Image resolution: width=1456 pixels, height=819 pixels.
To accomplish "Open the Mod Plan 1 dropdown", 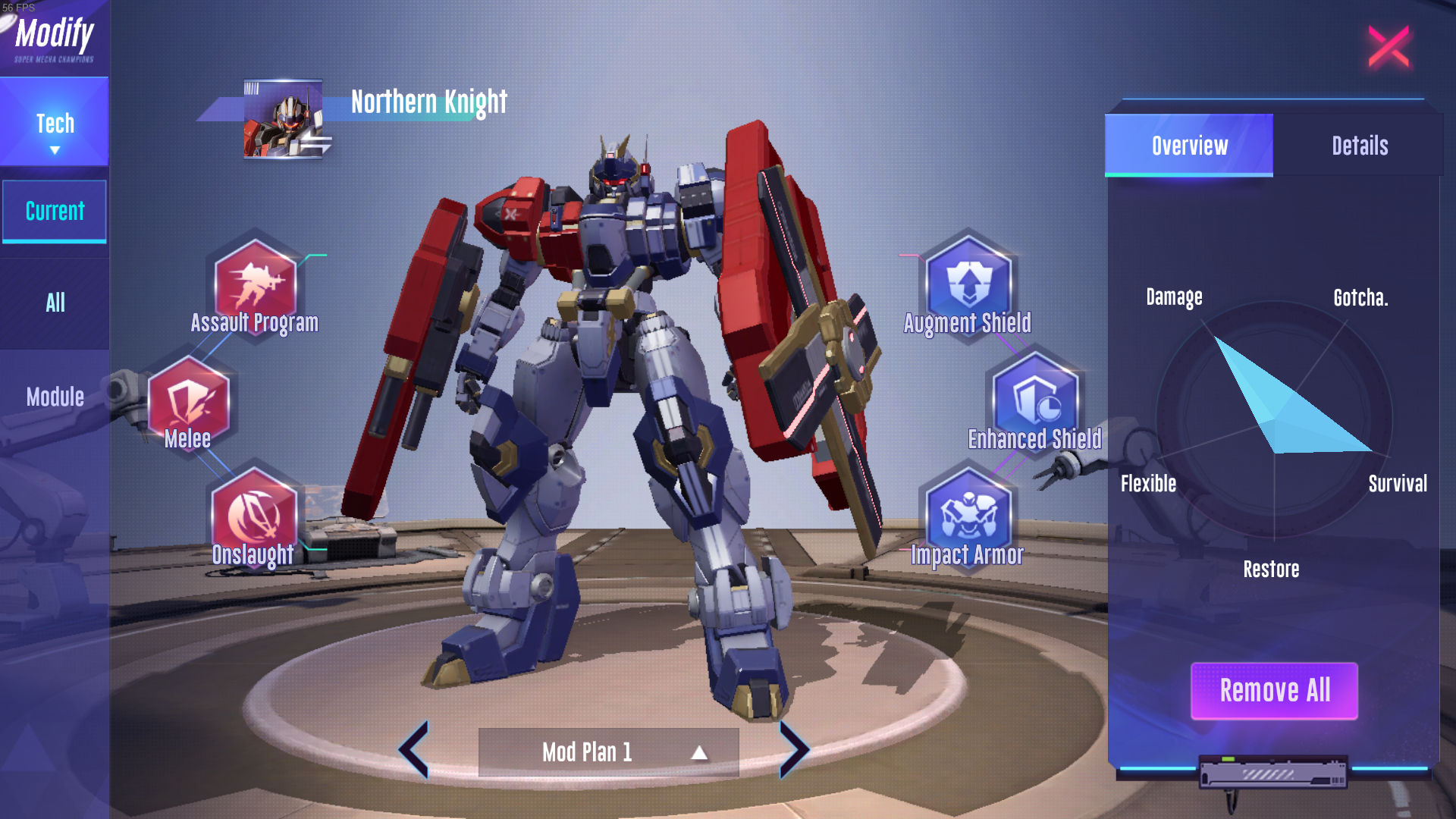I will tap(608, 752).
